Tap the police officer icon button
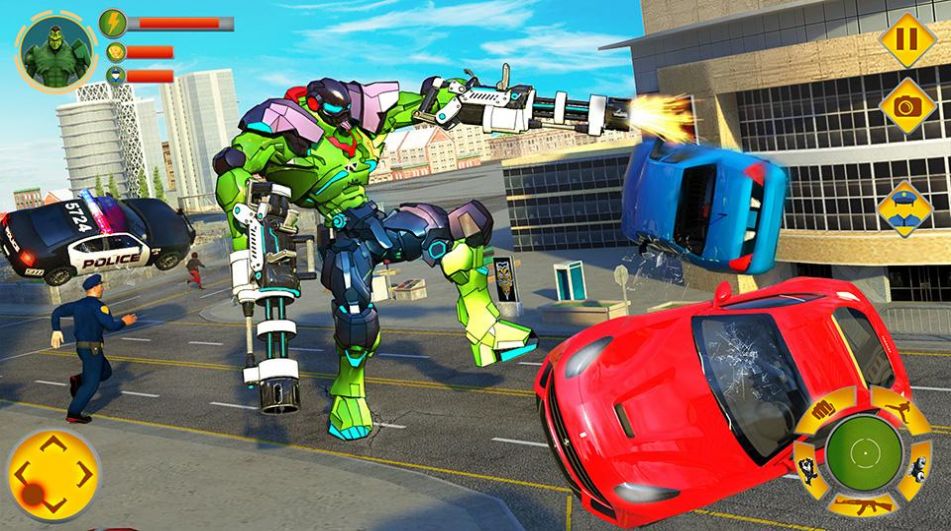 coord(905,207)
